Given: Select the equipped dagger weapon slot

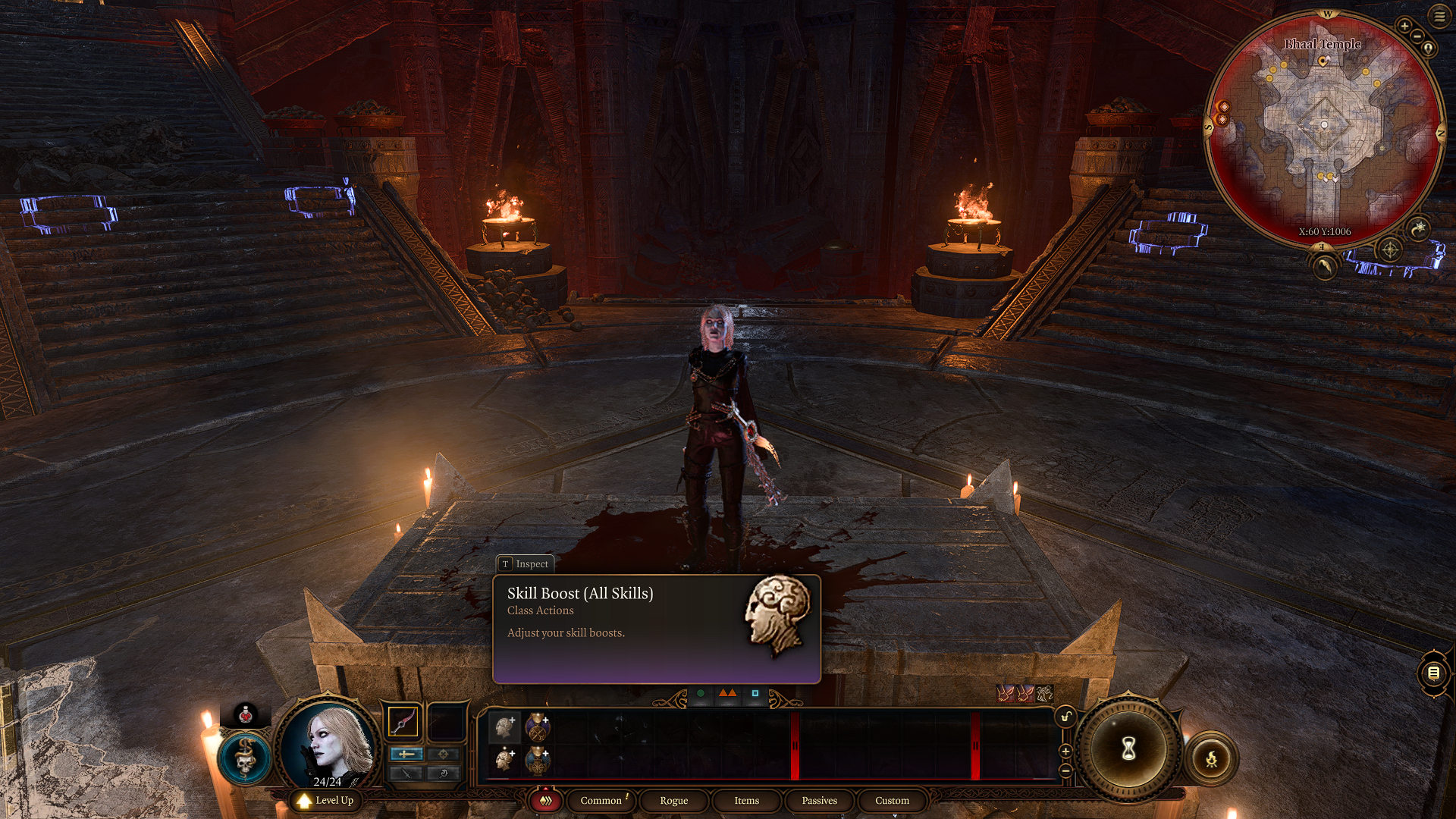Looking at the screenshot, I should (403, 721).
